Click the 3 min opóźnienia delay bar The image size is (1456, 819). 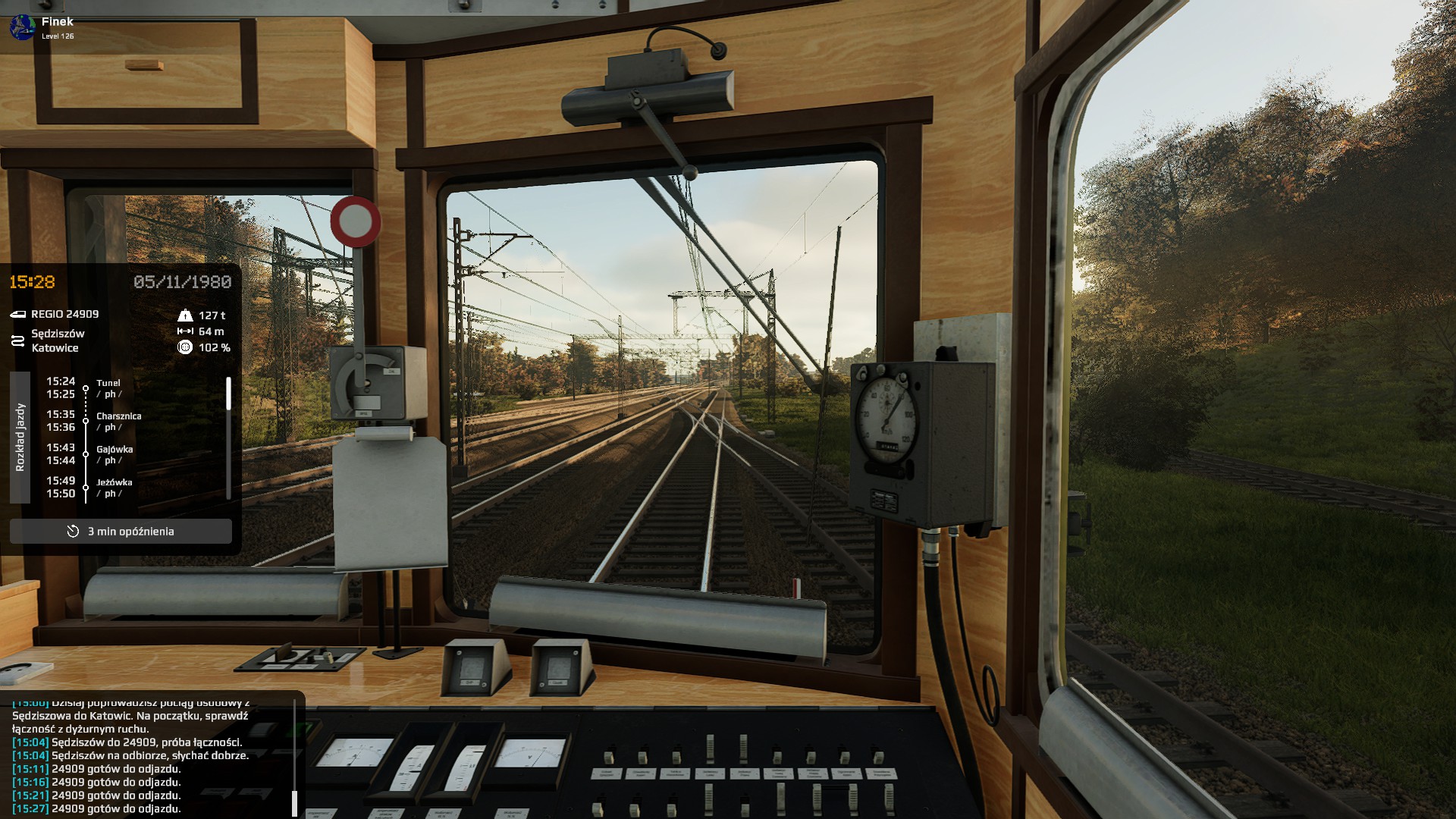[x=121, y=532]
